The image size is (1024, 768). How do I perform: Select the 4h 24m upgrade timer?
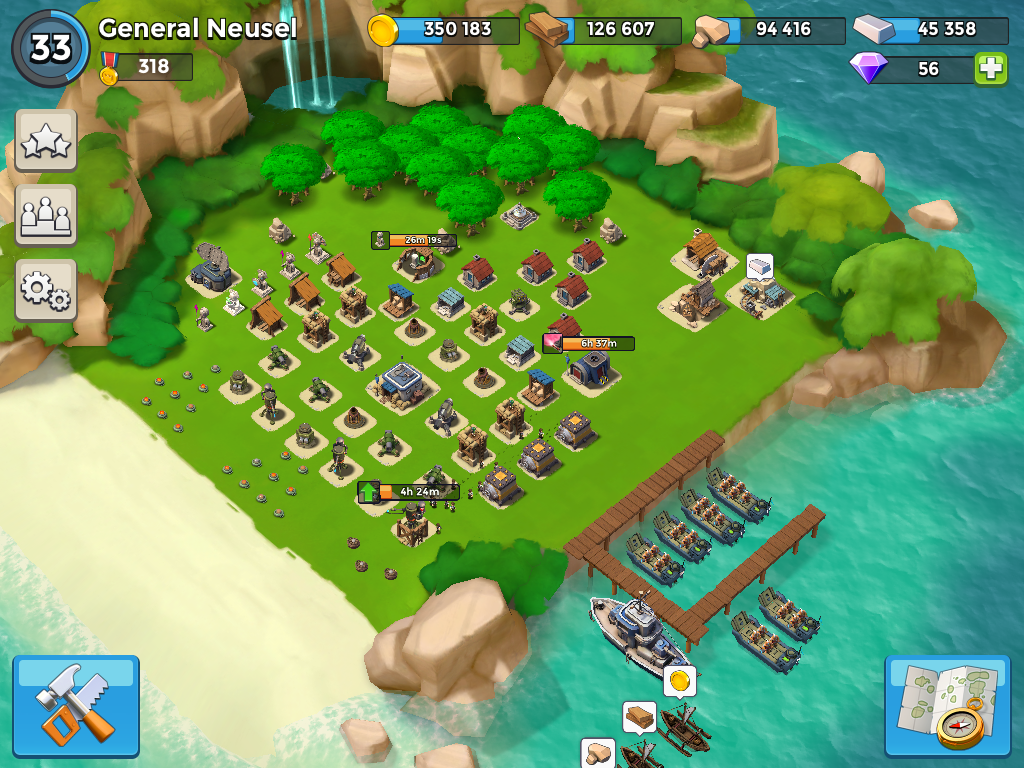pyautogui.click(x=409, y=492)
